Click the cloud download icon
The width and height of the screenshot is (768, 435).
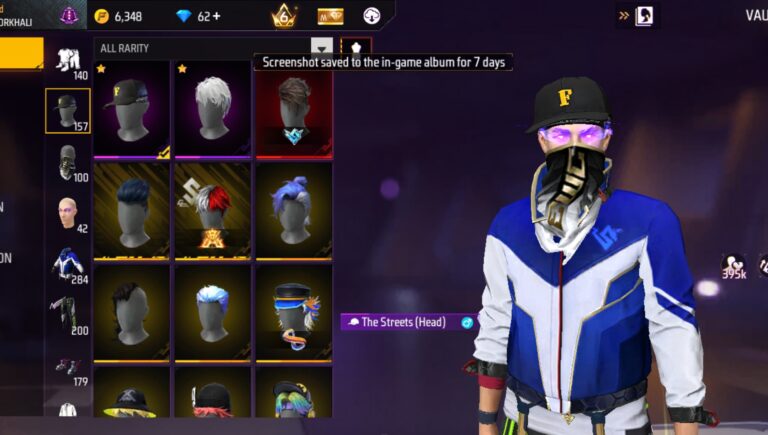click(371, 16)
